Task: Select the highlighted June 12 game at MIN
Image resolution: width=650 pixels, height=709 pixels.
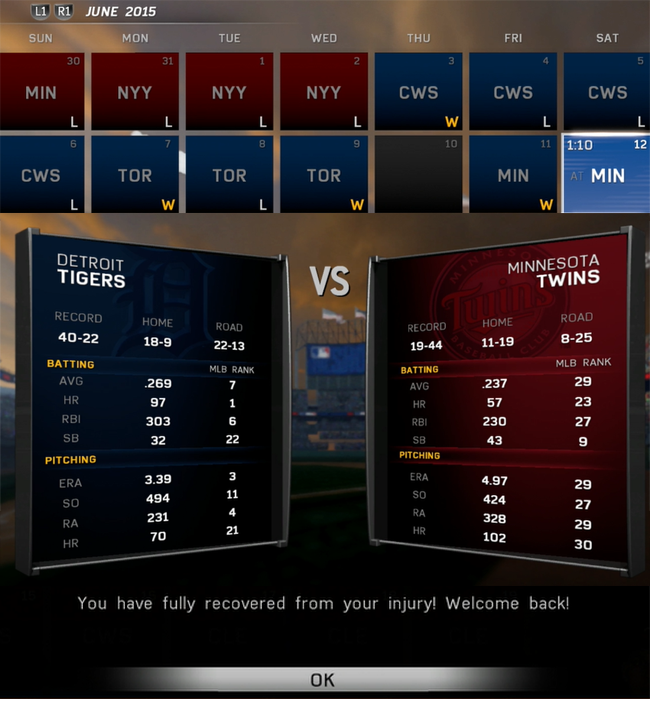Action: coord(606,174)
